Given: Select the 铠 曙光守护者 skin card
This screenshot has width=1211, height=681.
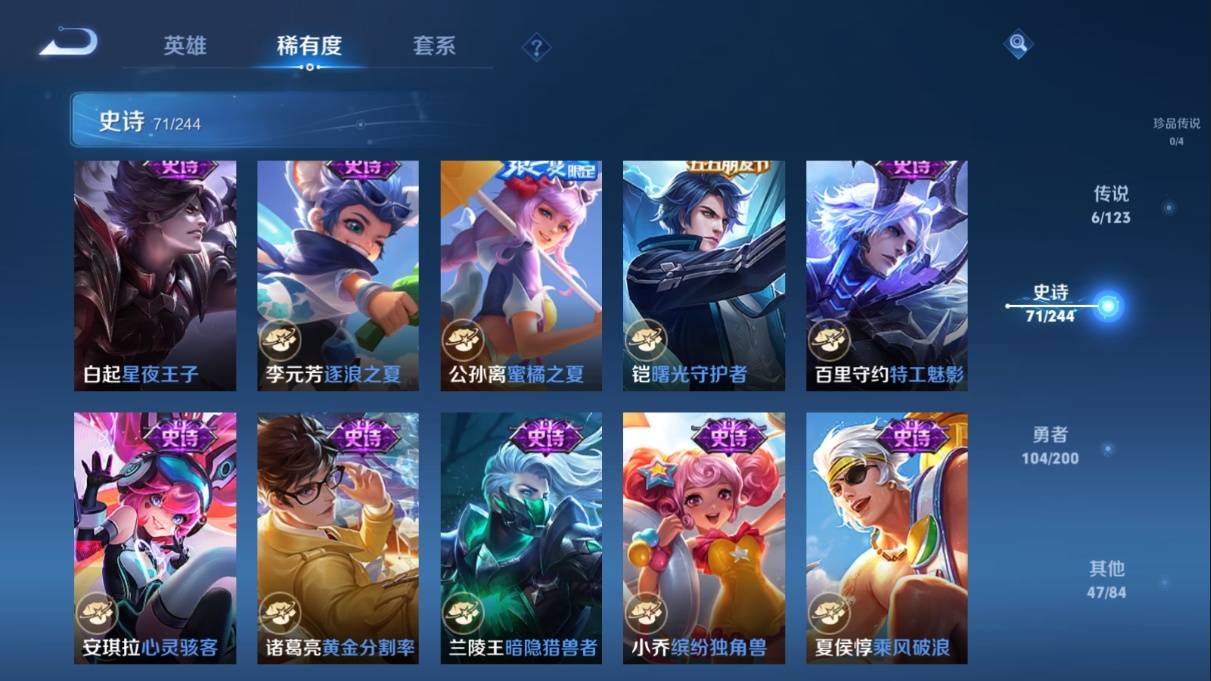Looking at the screenshot, I should (703, 275).
